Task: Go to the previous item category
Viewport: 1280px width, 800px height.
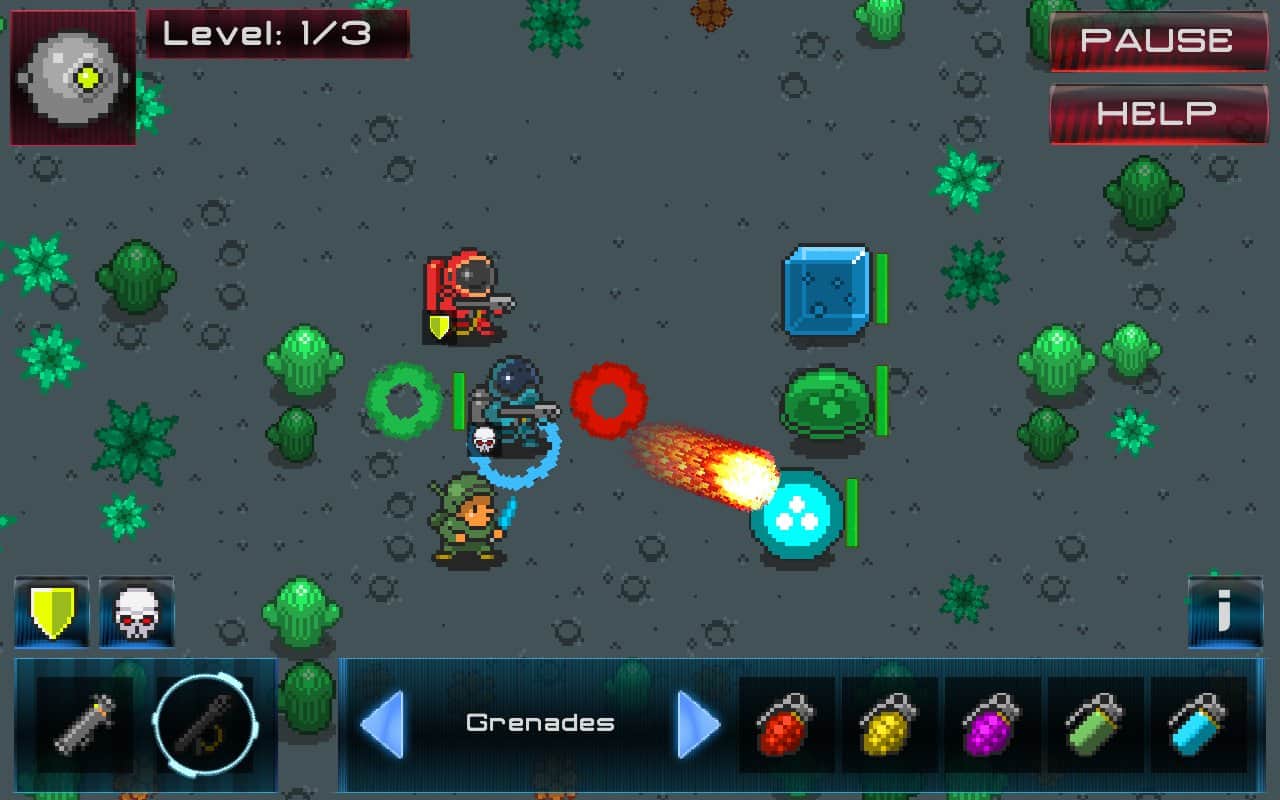Action: tap(381, 723)
